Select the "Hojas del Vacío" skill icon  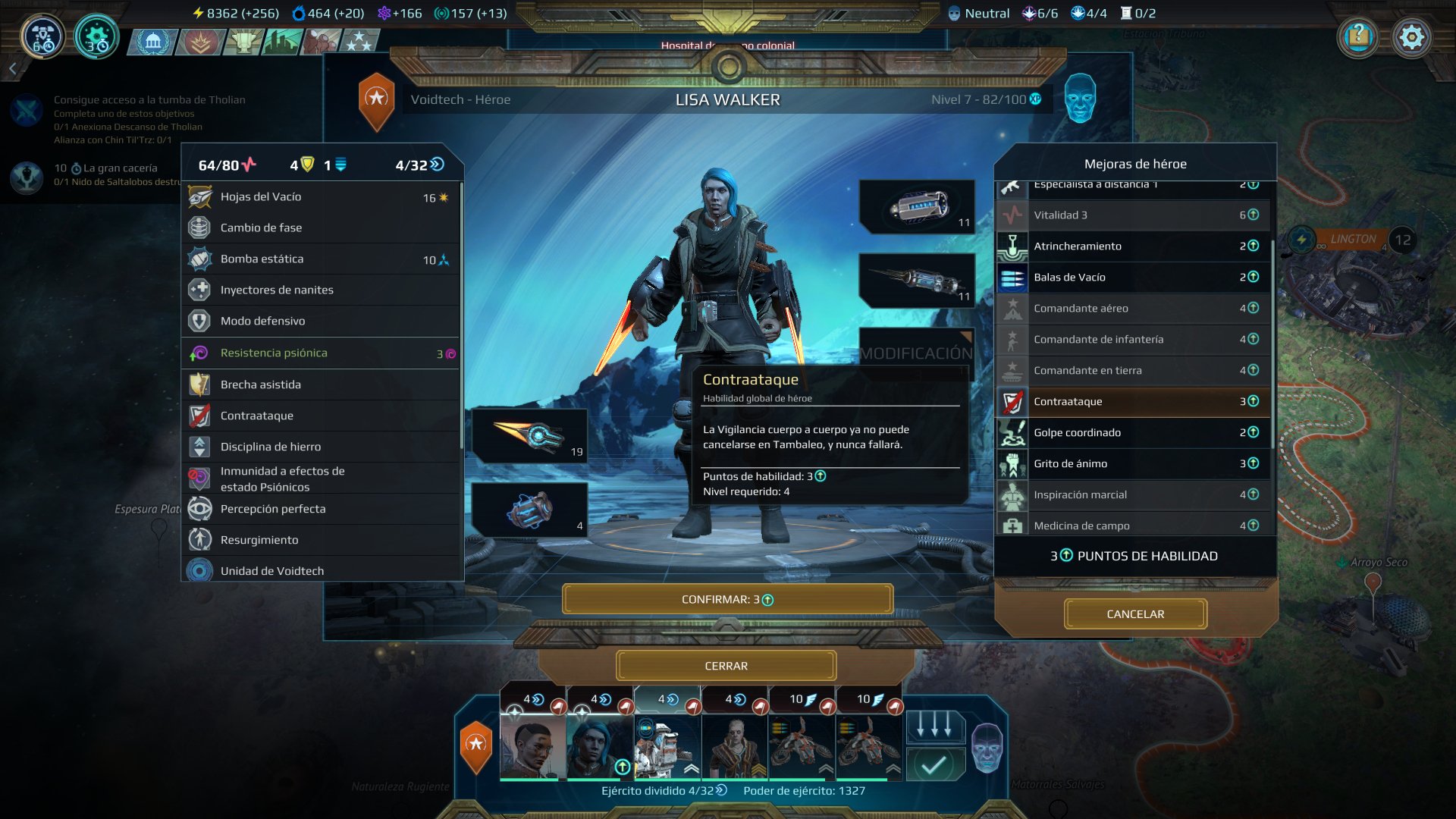(199, 196)
